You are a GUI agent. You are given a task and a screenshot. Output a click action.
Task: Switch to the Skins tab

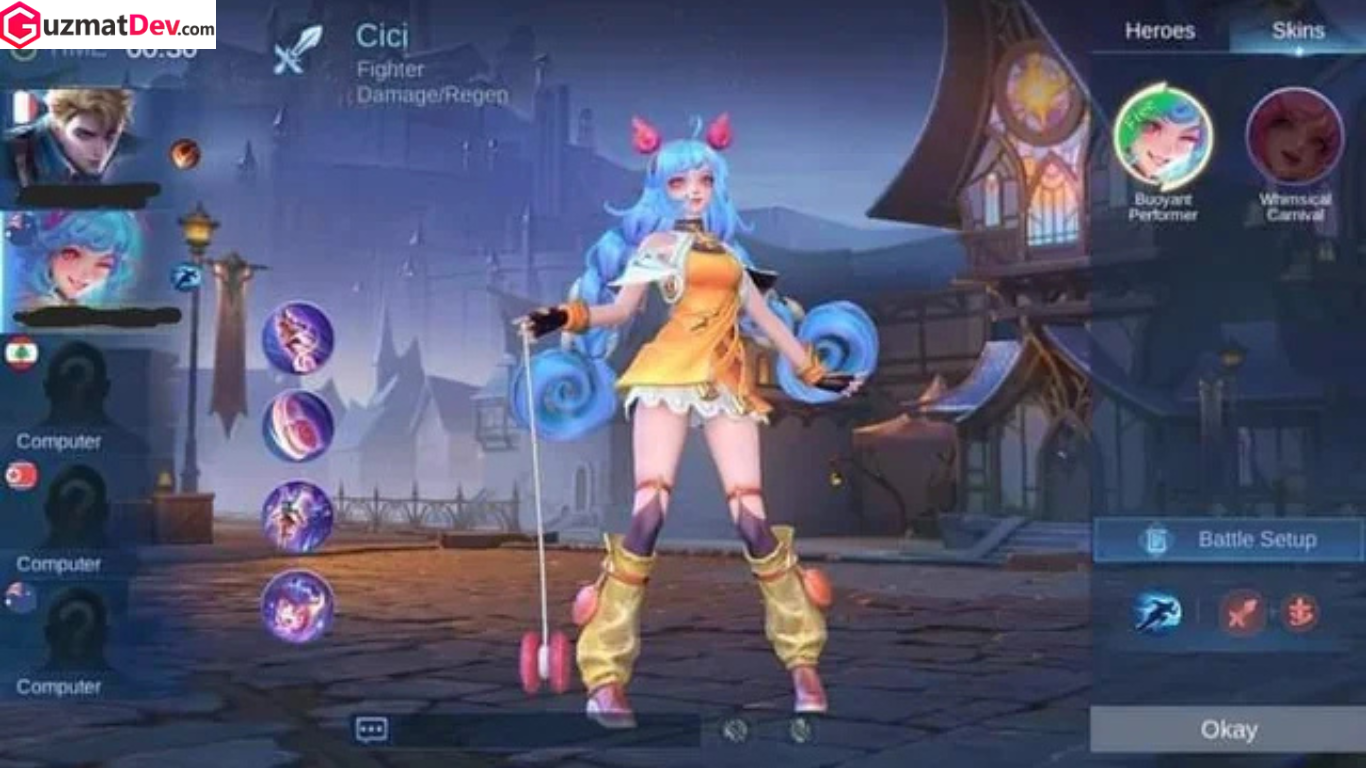point(1298,31)
